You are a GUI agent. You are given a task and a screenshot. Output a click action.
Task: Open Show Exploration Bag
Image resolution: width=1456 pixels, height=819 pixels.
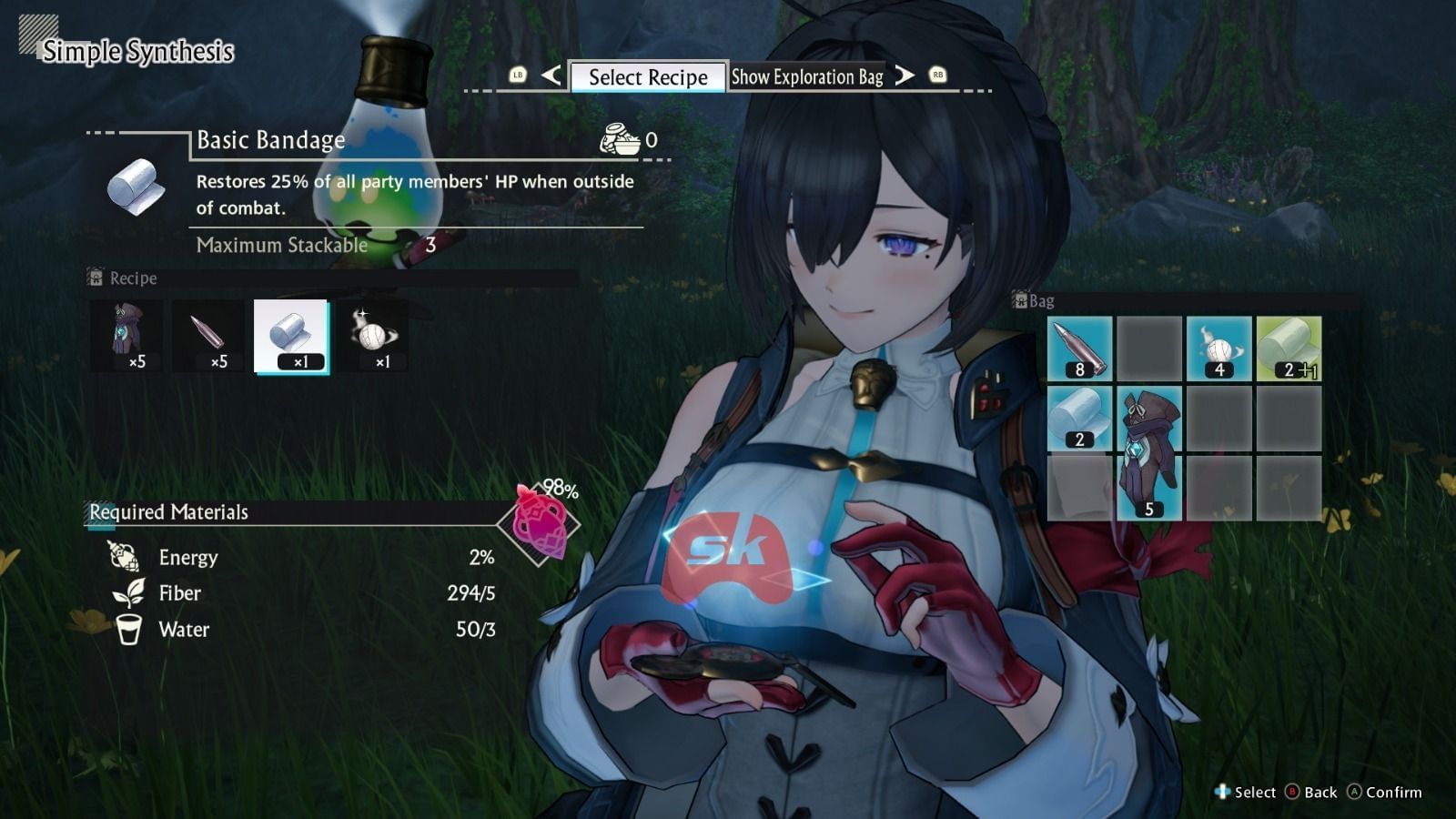pos(807,77)
